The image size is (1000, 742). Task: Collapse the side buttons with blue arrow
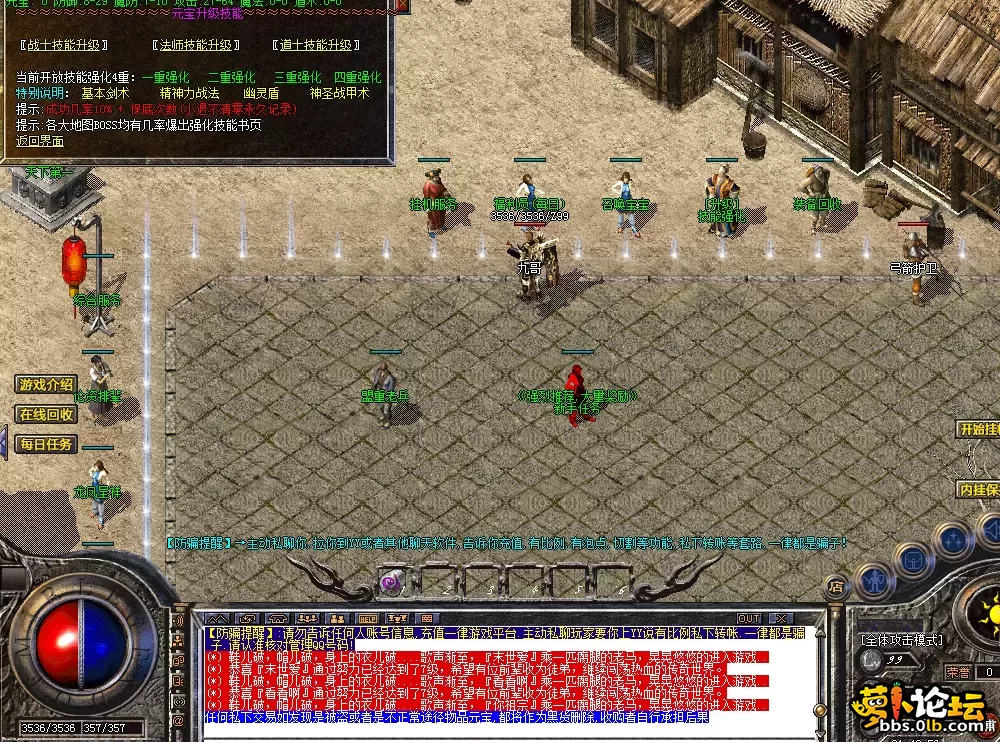pyautogui.click(x=4, y=443)
